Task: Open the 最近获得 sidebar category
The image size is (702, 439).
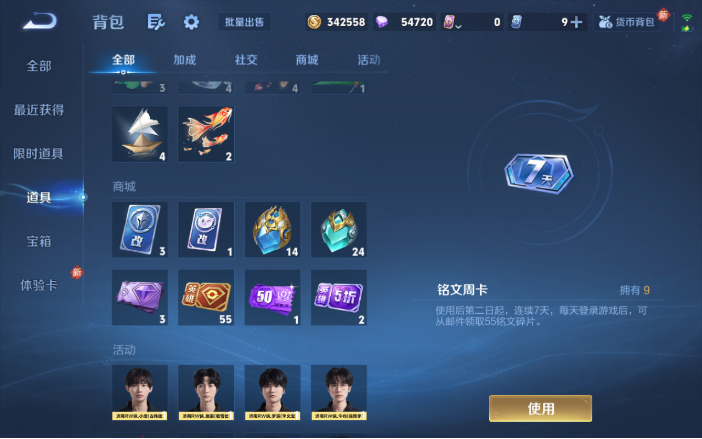Action: click(39, 110)
